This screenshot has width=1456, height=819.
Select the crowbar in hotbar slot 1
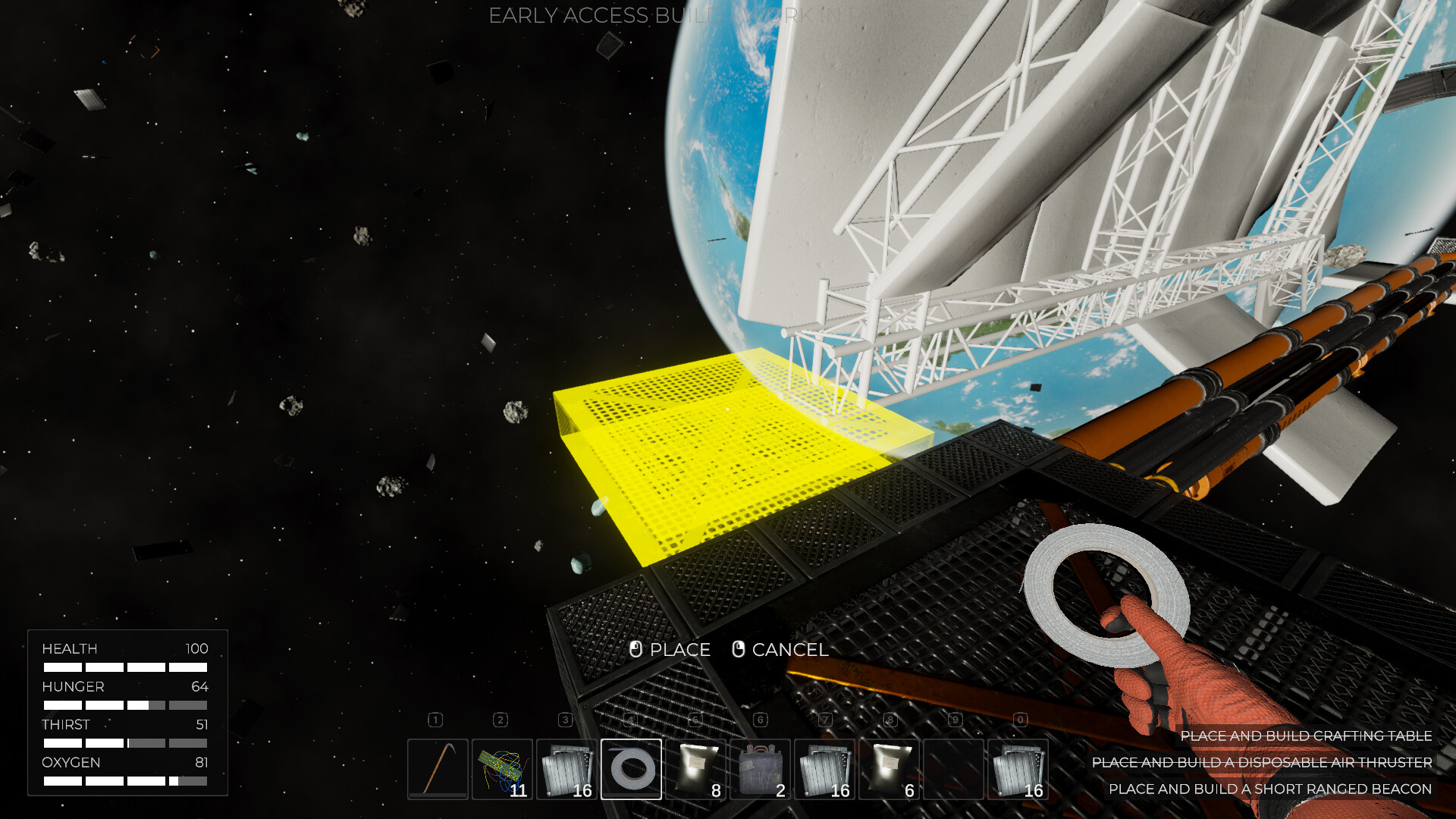(437, 769)
